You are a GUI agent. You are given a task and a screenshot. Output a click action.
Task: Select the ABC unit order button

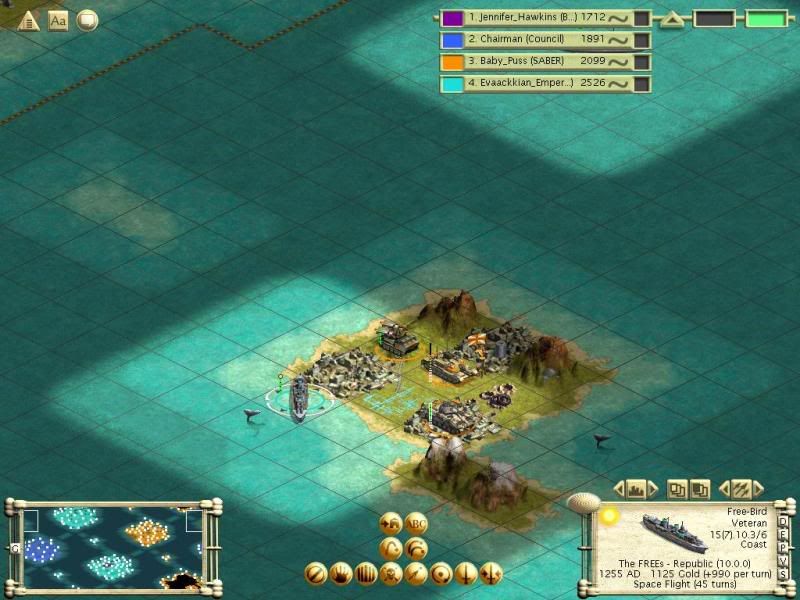(x=416, y=524)
